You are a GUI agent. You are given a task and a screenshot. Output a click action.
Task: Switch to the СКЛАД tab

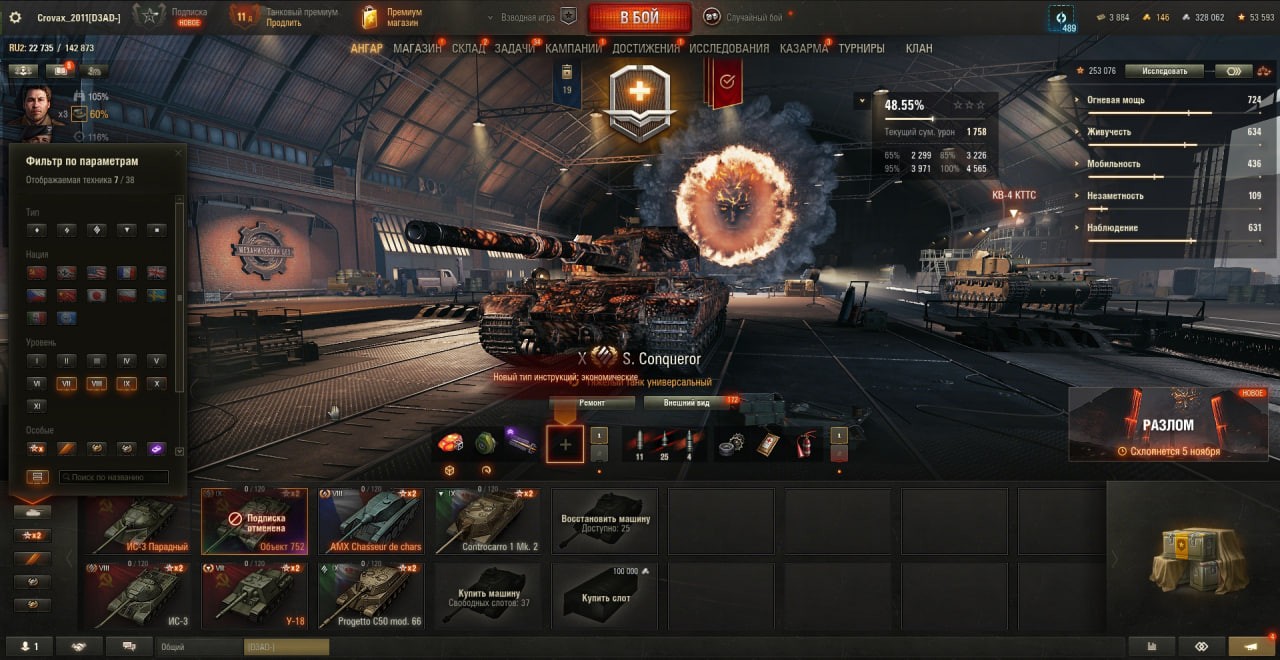[x=468, y=48]
